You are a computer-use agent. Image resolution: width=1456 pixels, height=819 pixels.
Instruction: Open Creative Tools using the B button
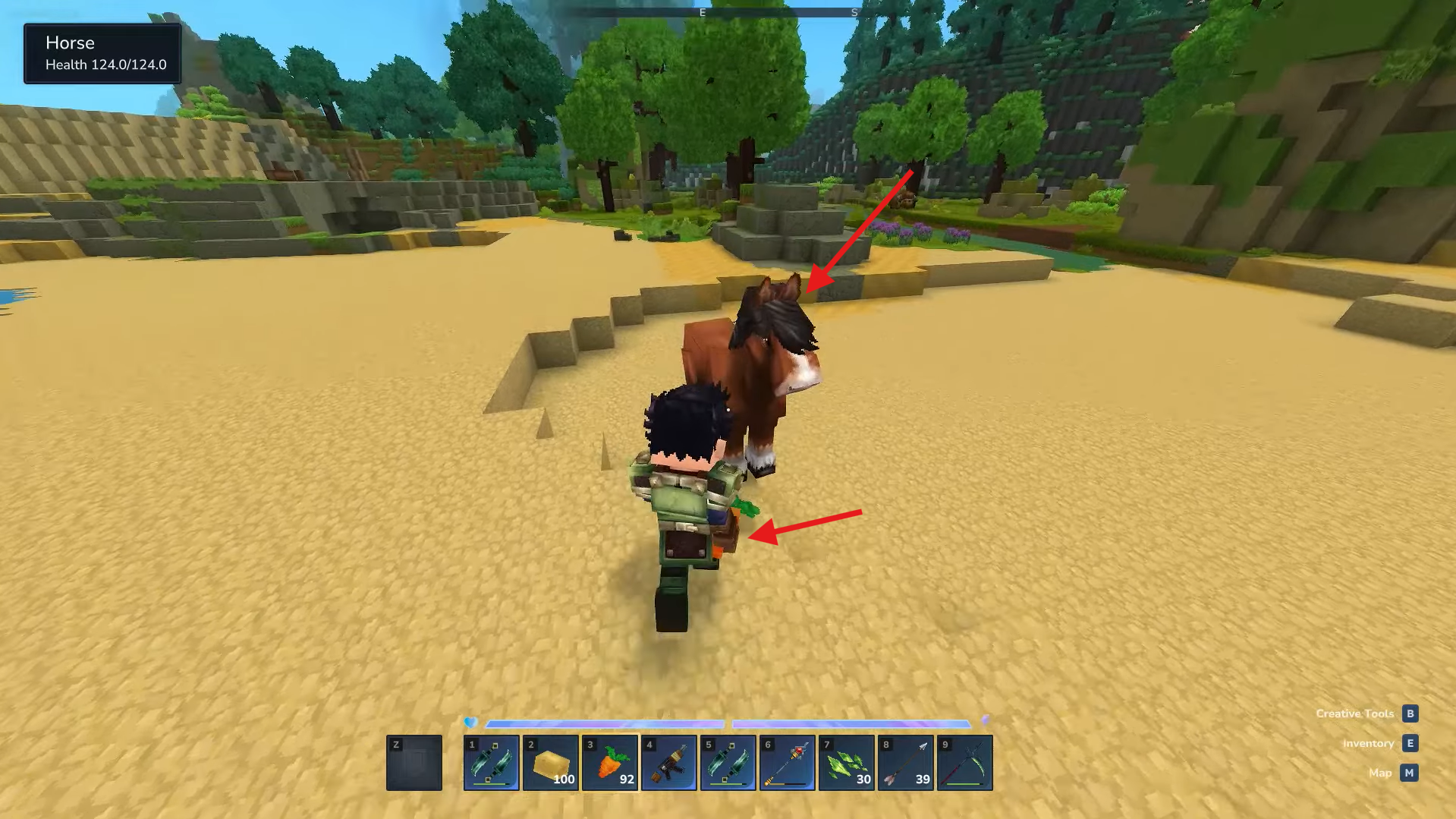click(x=1410, y=713)
